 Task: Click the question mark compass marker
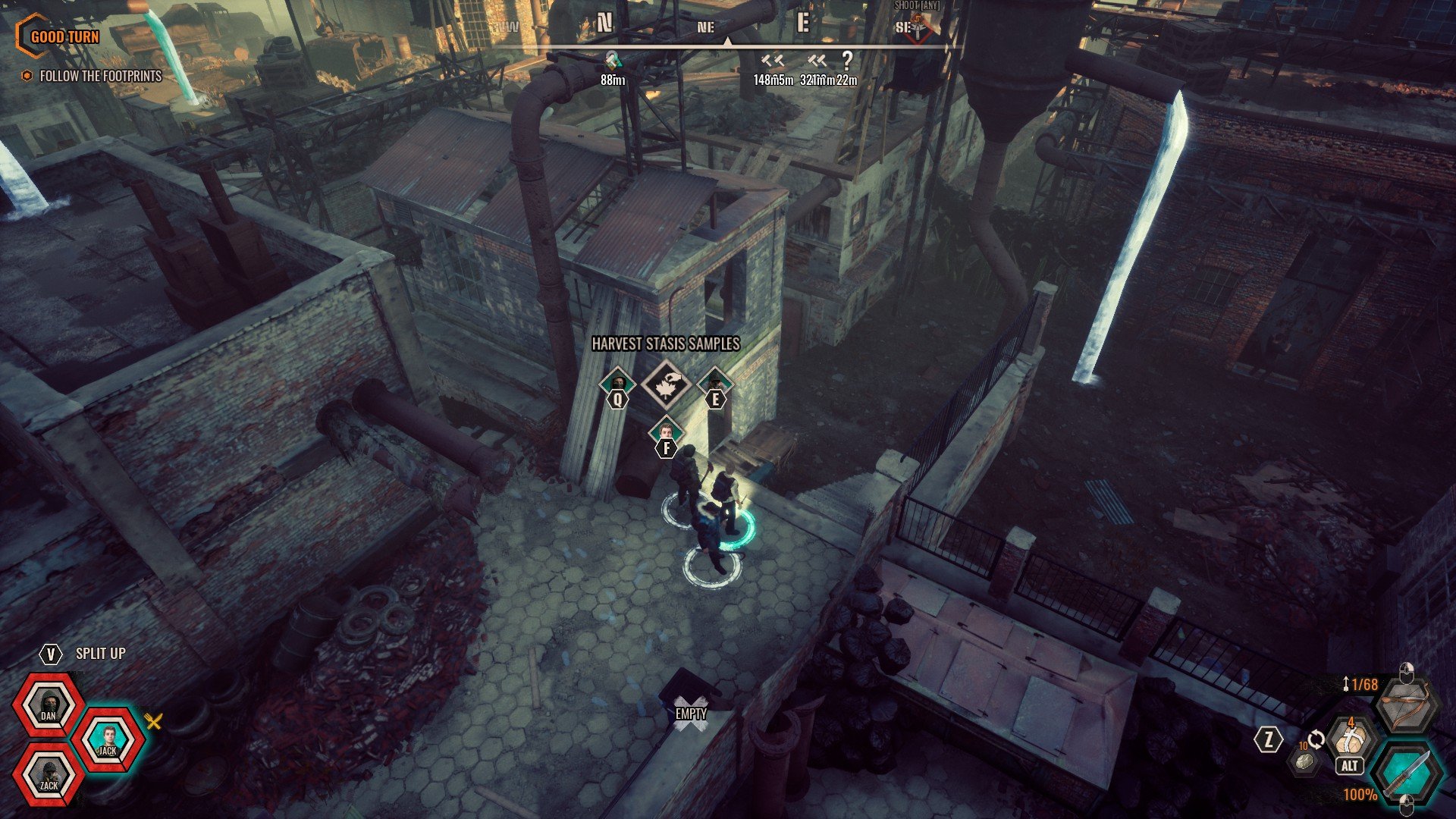pyautogui.click(x=847, y=61)
